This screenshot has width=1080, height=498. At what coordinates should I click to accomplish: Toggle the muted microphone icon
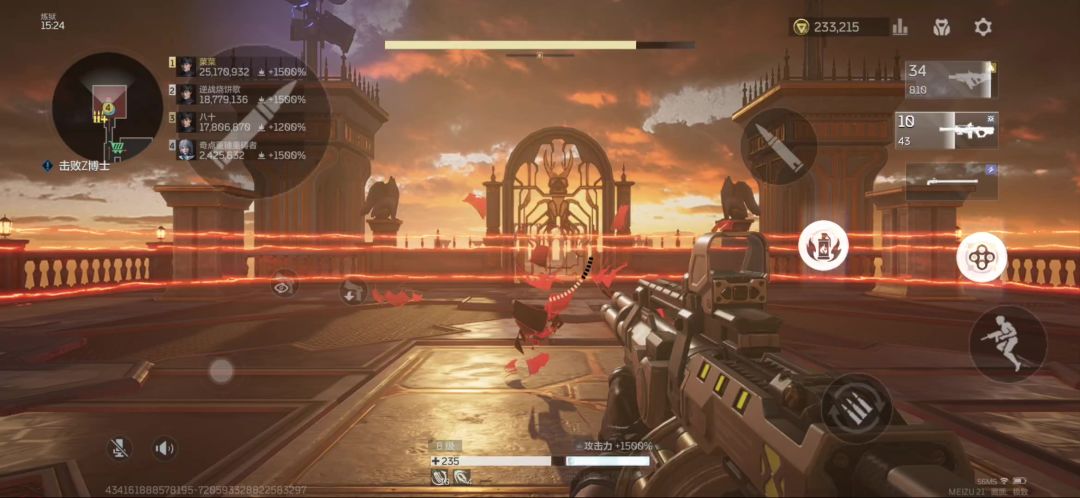[120, 448]
